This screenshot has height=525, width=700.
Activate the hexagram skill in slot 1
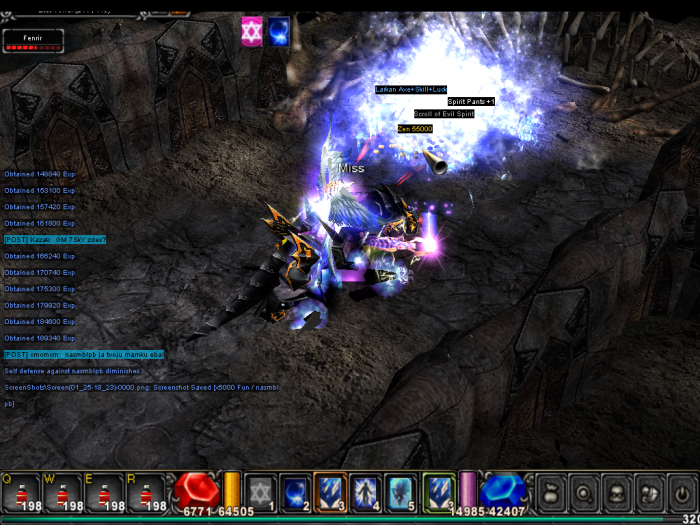(x=261, y=490)
